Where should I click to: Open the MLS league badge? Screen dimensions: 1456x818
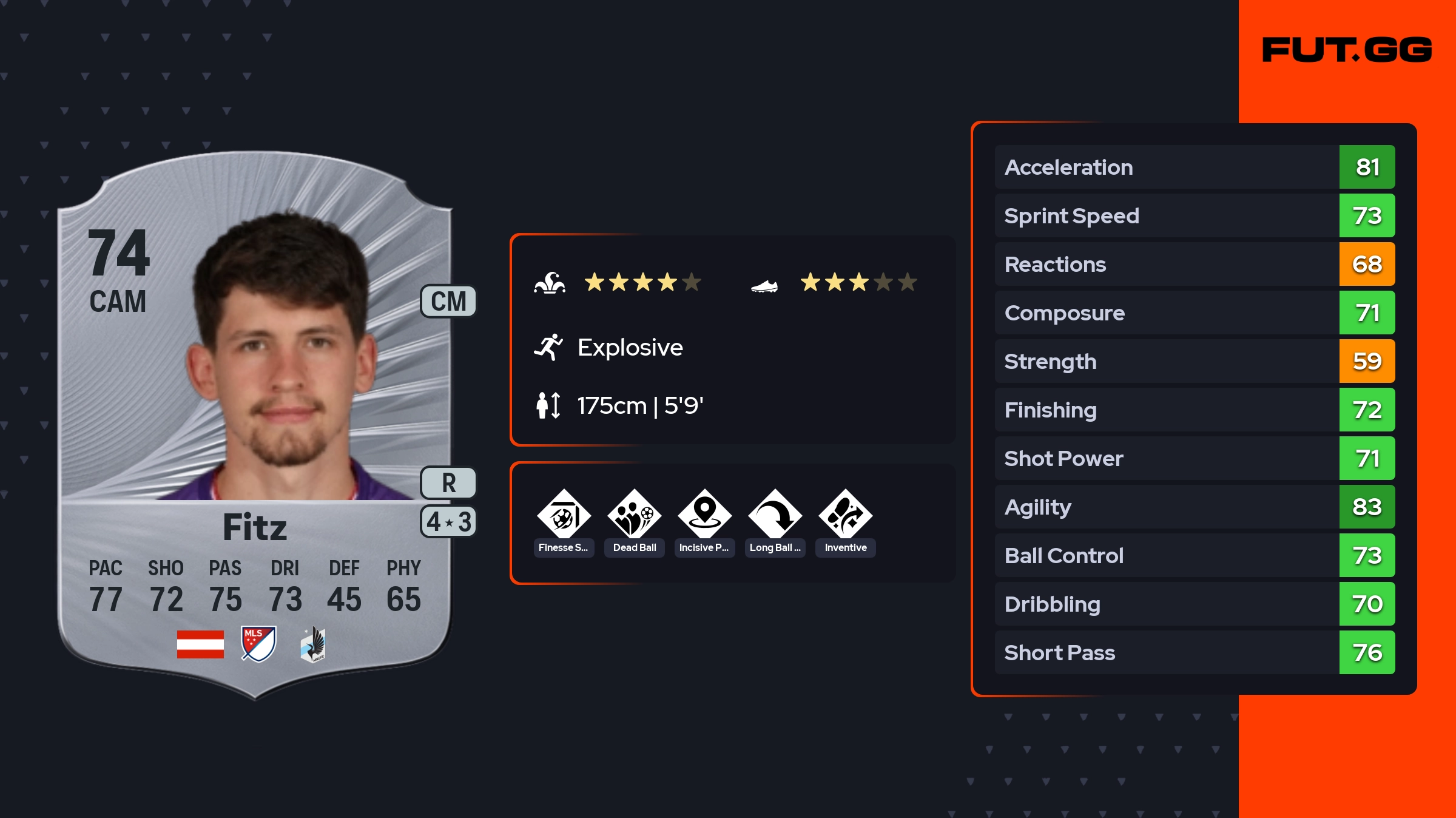(258, 644)
